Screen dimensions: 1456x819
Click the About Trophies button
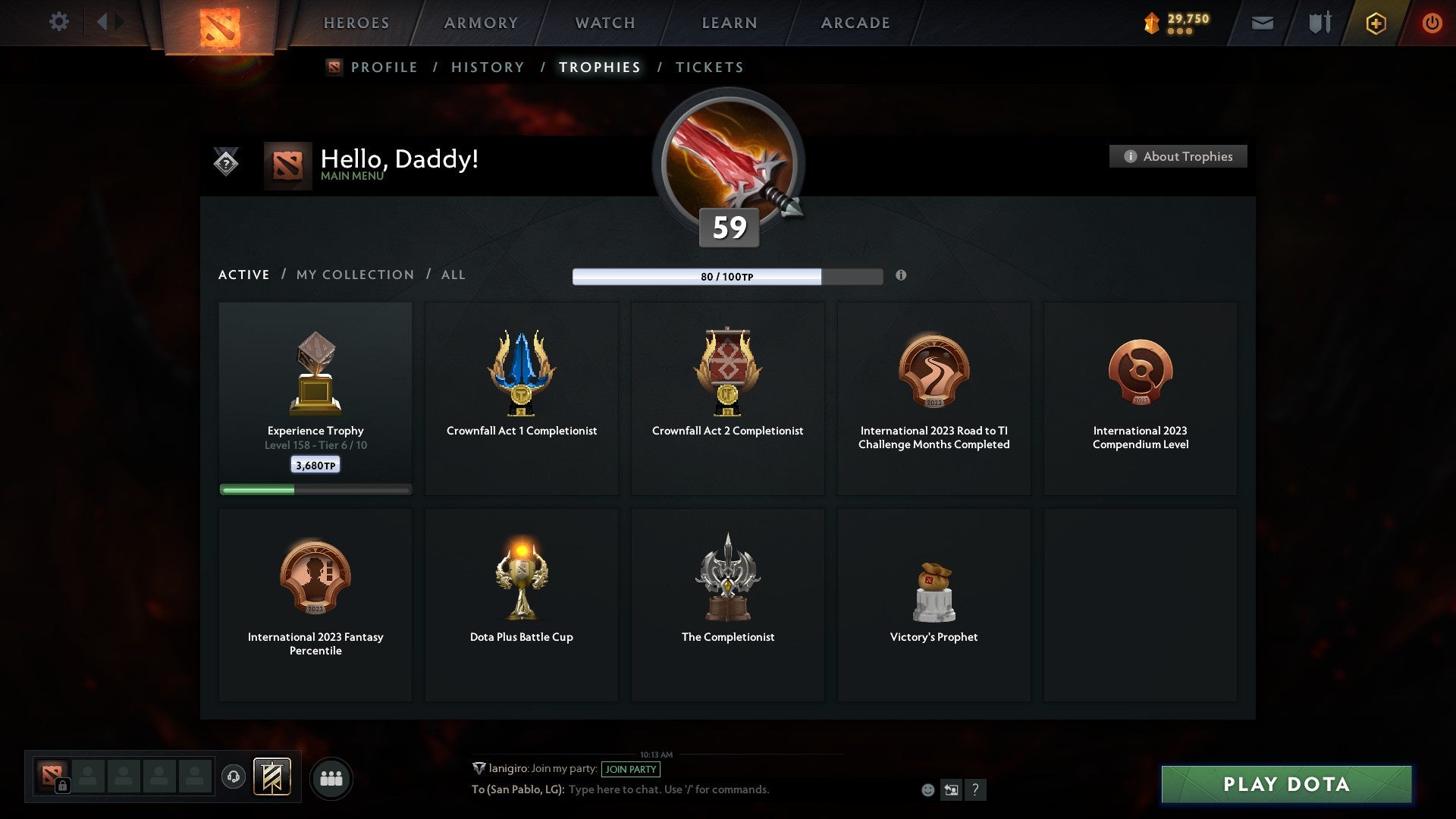coord(1178,156)
